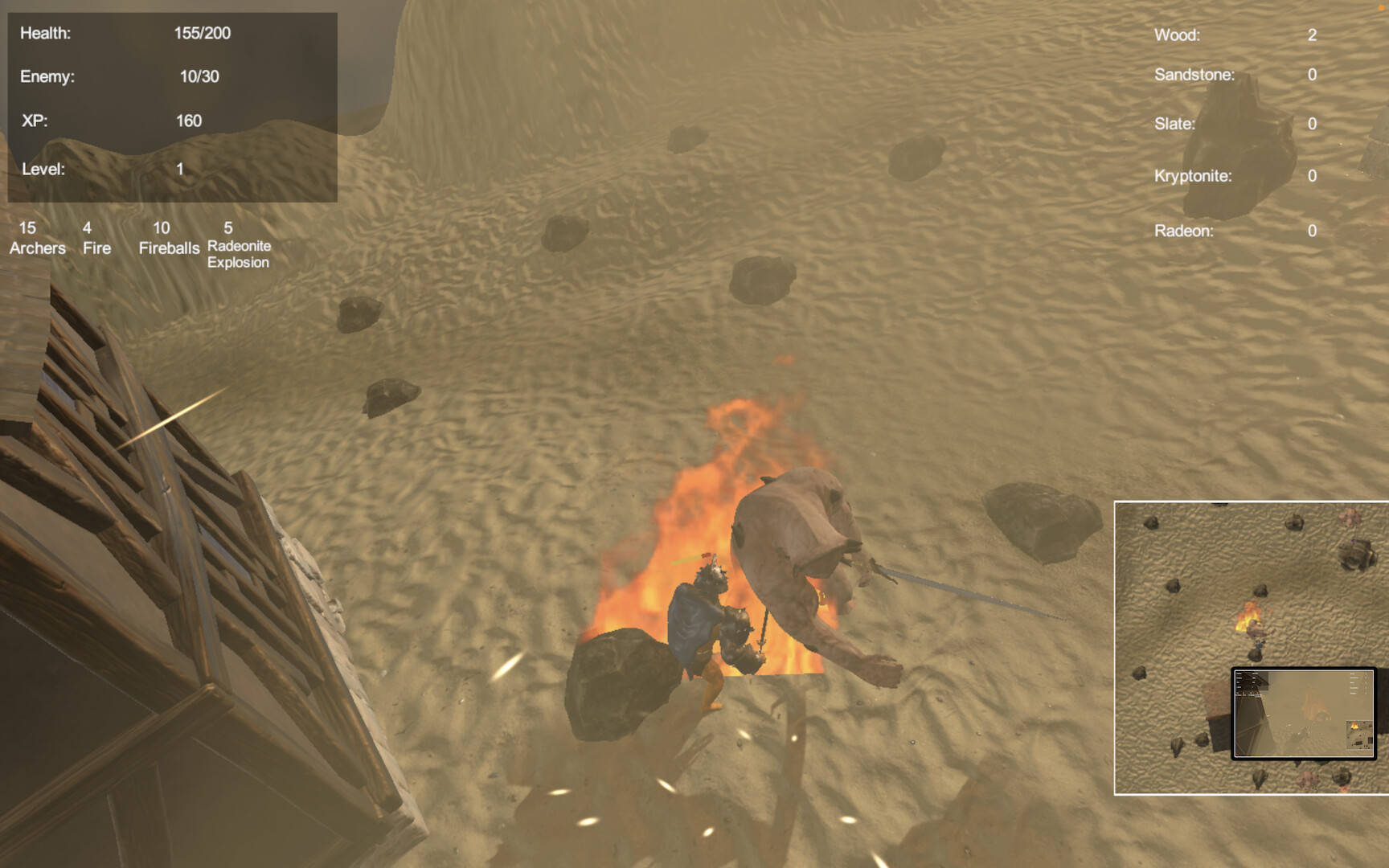Screen dimensions: 1389x868
Task: Click the Health value 155/200
Action: click(201, 34)
